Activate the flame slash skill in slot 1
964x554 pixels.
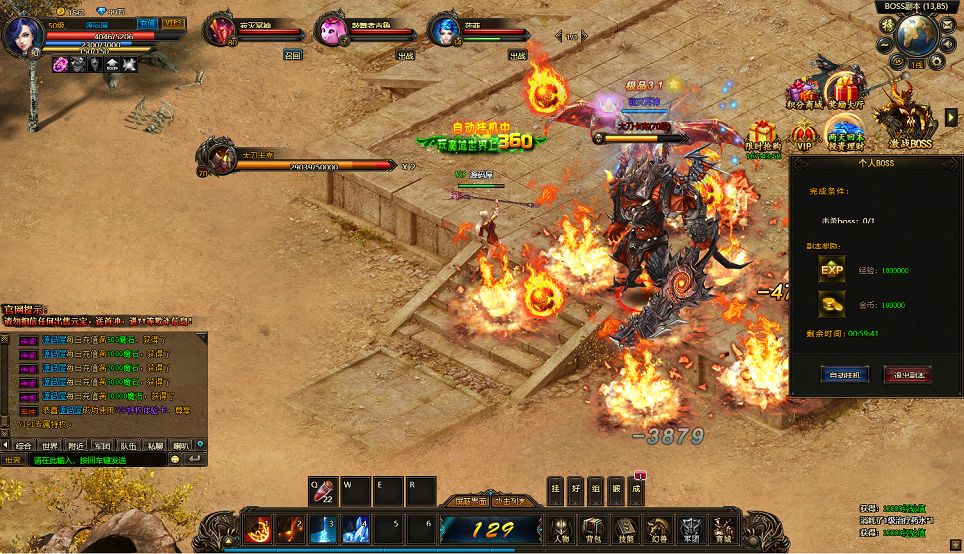(x=257, y=528)
